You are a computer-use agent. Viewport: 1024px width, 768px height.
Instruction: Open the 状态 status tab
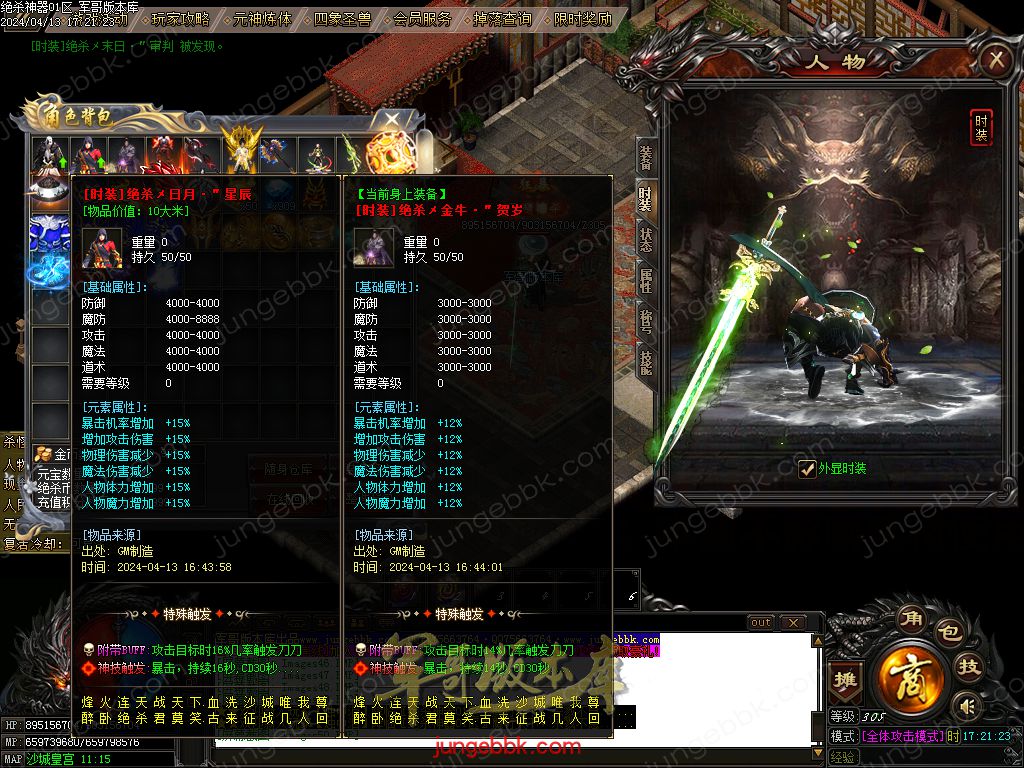[x=646, y=239]
